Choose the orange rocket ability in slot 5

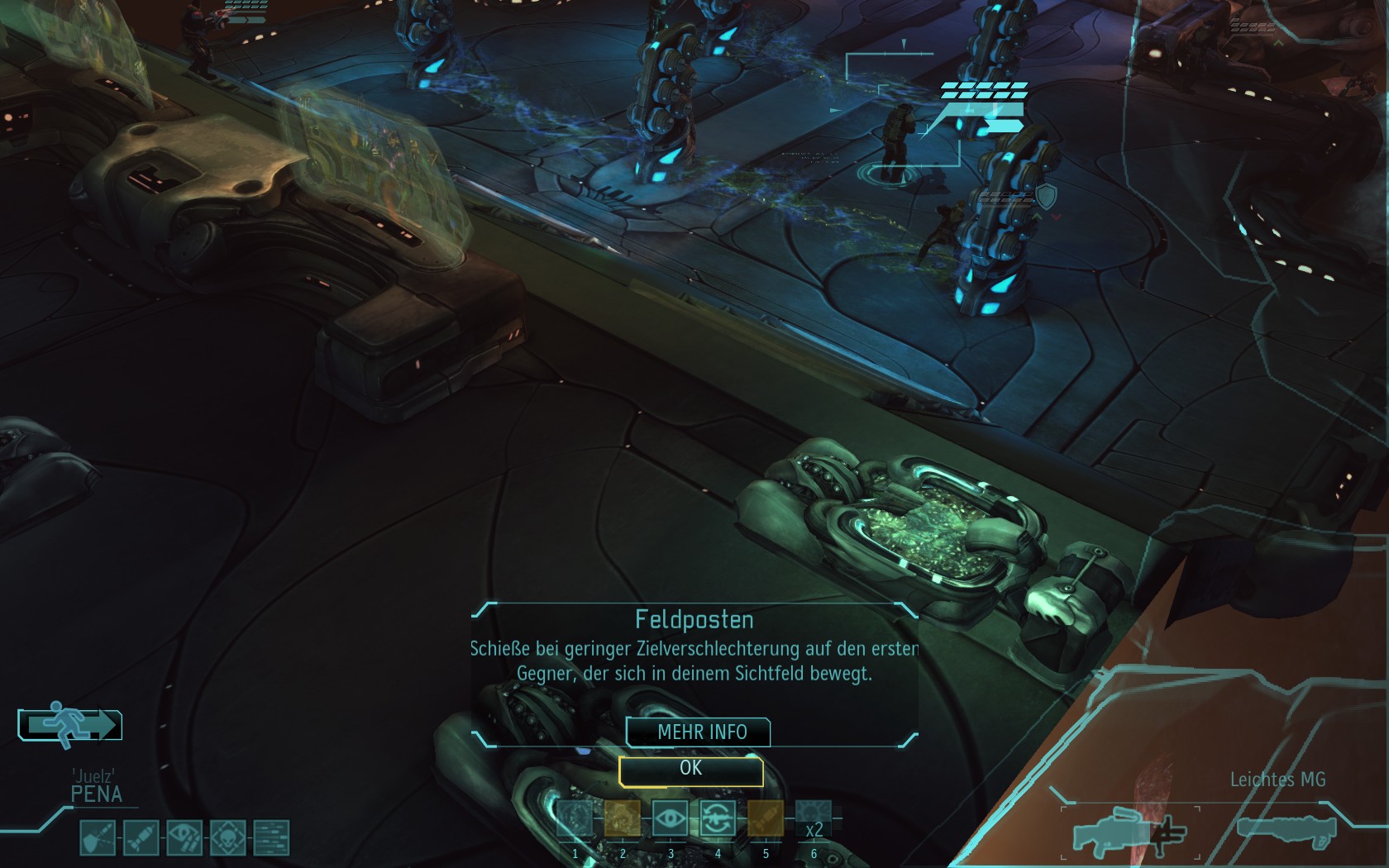766,819
